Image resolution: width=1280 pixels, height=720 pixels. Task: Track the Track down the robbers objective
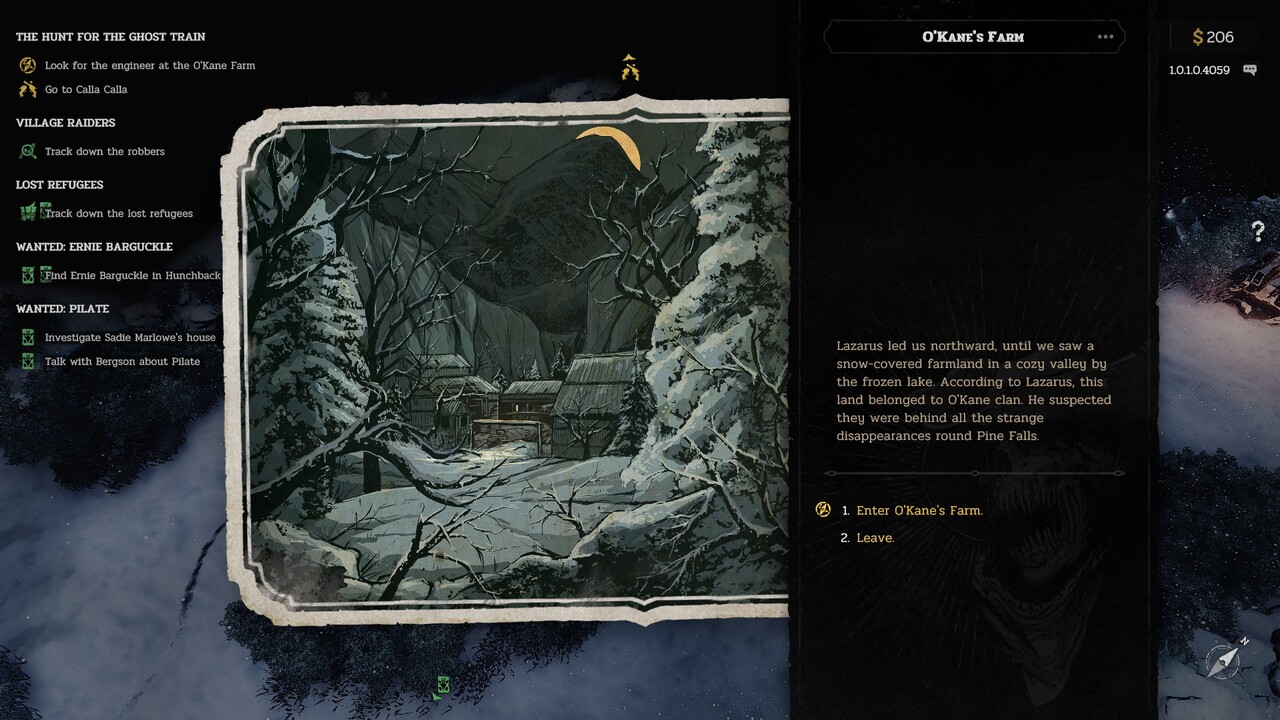[x=104, y=151]
